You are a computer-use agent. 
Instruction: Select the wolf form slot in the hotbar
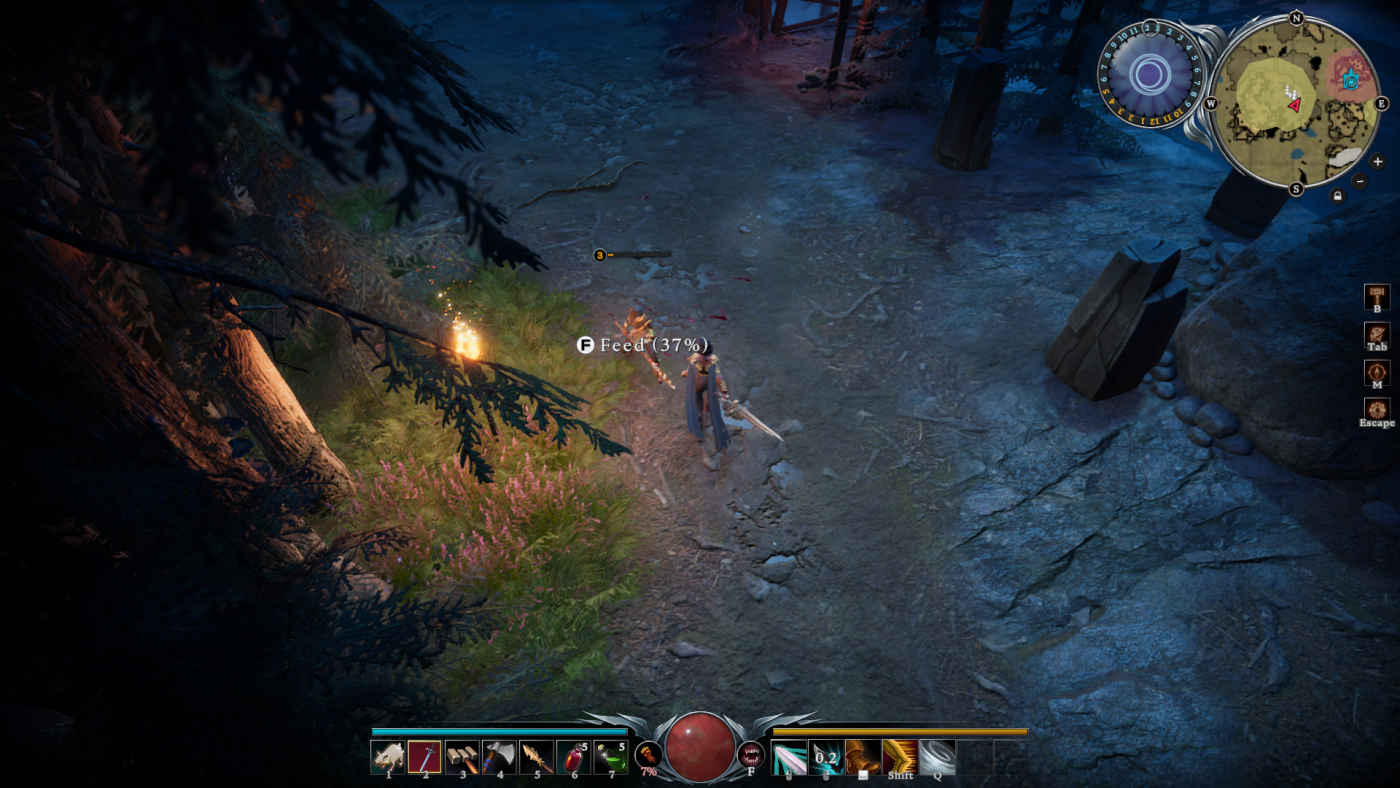(387, 757)
